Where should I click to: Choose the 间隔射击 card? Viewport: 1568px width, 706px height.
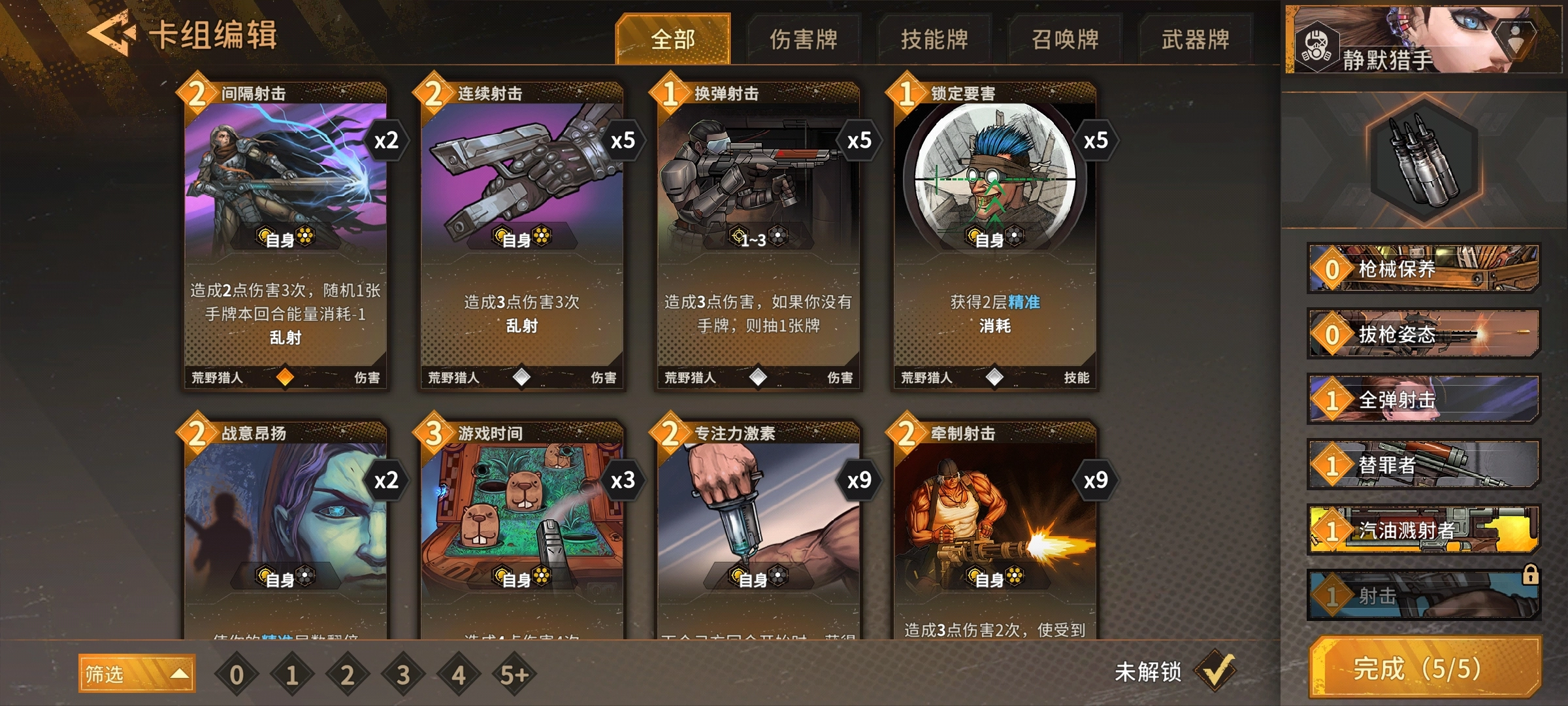coord(286,235)
